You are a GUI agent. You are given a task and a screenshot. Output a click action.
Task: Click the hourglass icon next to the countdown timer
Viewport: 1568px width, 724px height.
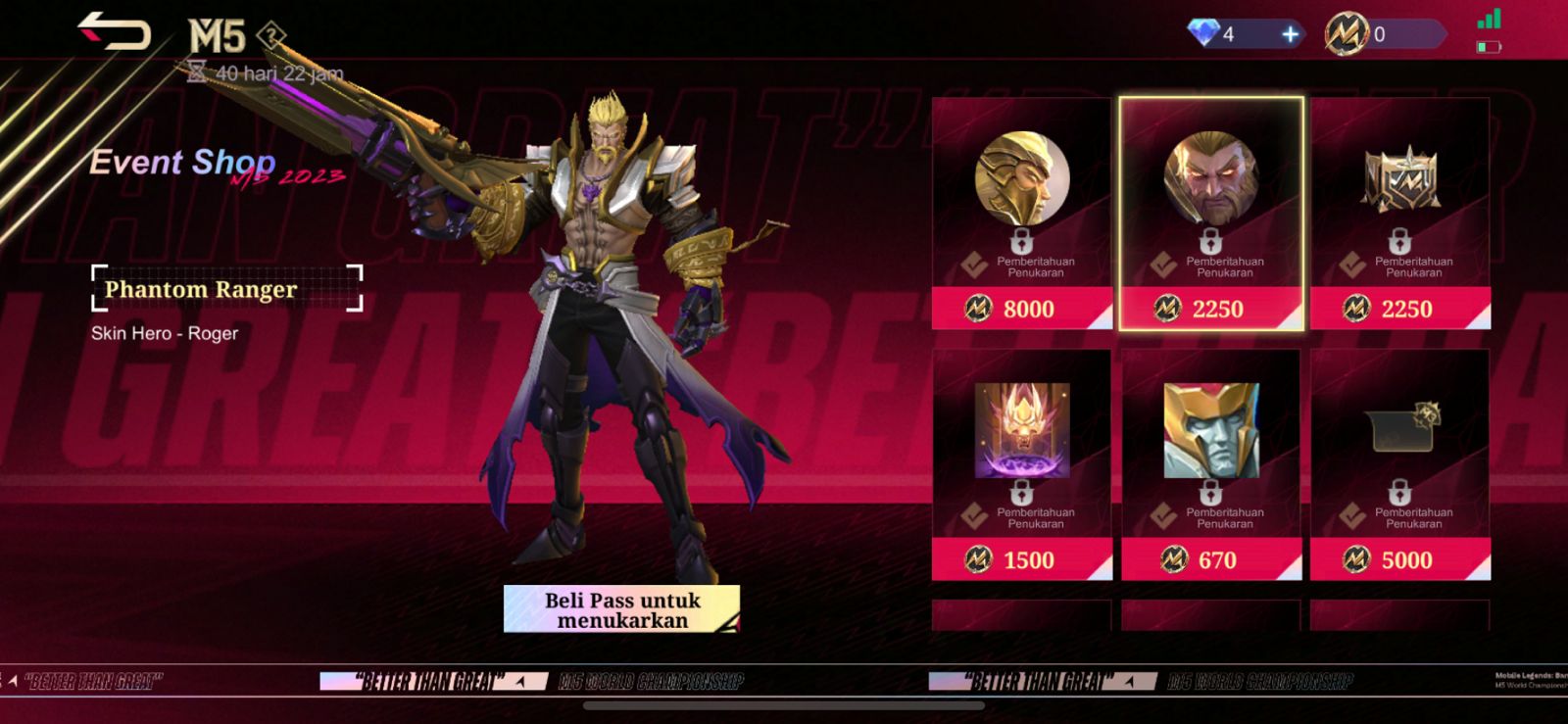pos(196,72)
